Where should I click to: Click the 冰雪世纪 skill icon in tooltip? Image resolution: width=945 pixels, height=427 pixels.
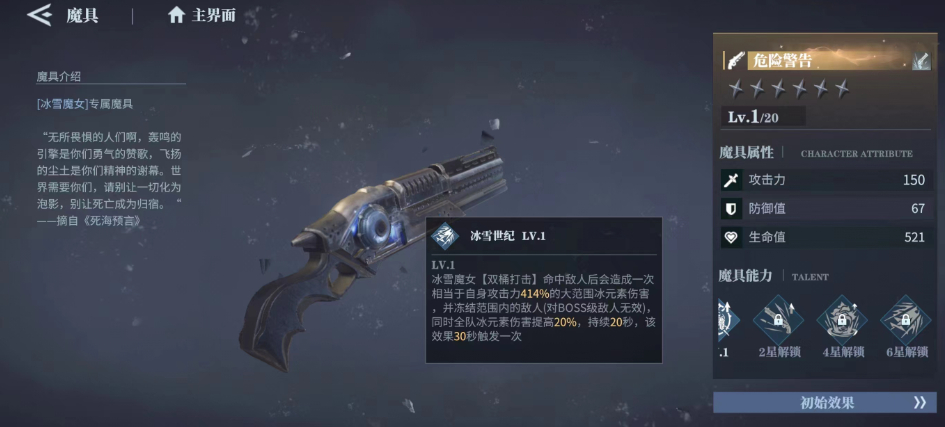pos(445,236)
